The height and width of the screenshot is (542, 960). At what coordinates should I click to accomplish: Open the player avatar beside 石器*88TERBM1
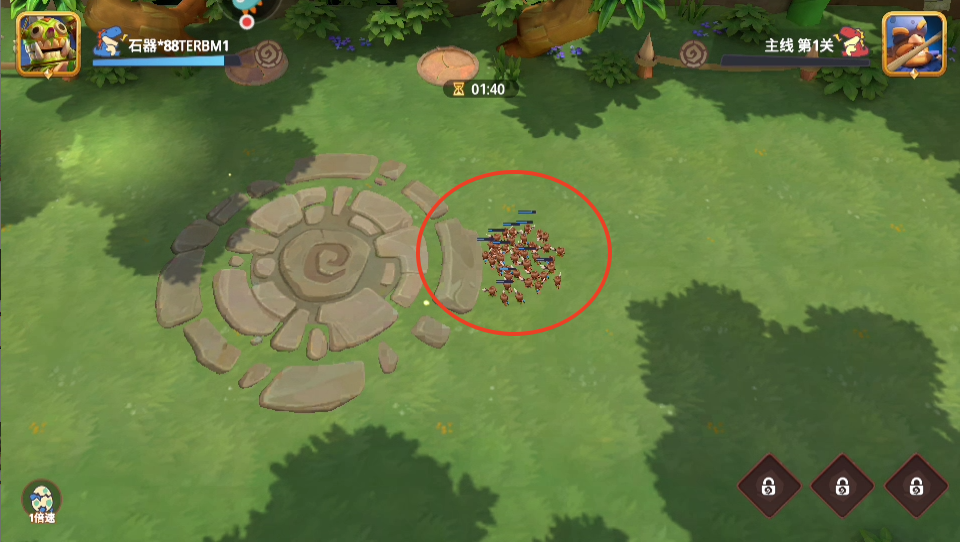[x=48, y=43]
